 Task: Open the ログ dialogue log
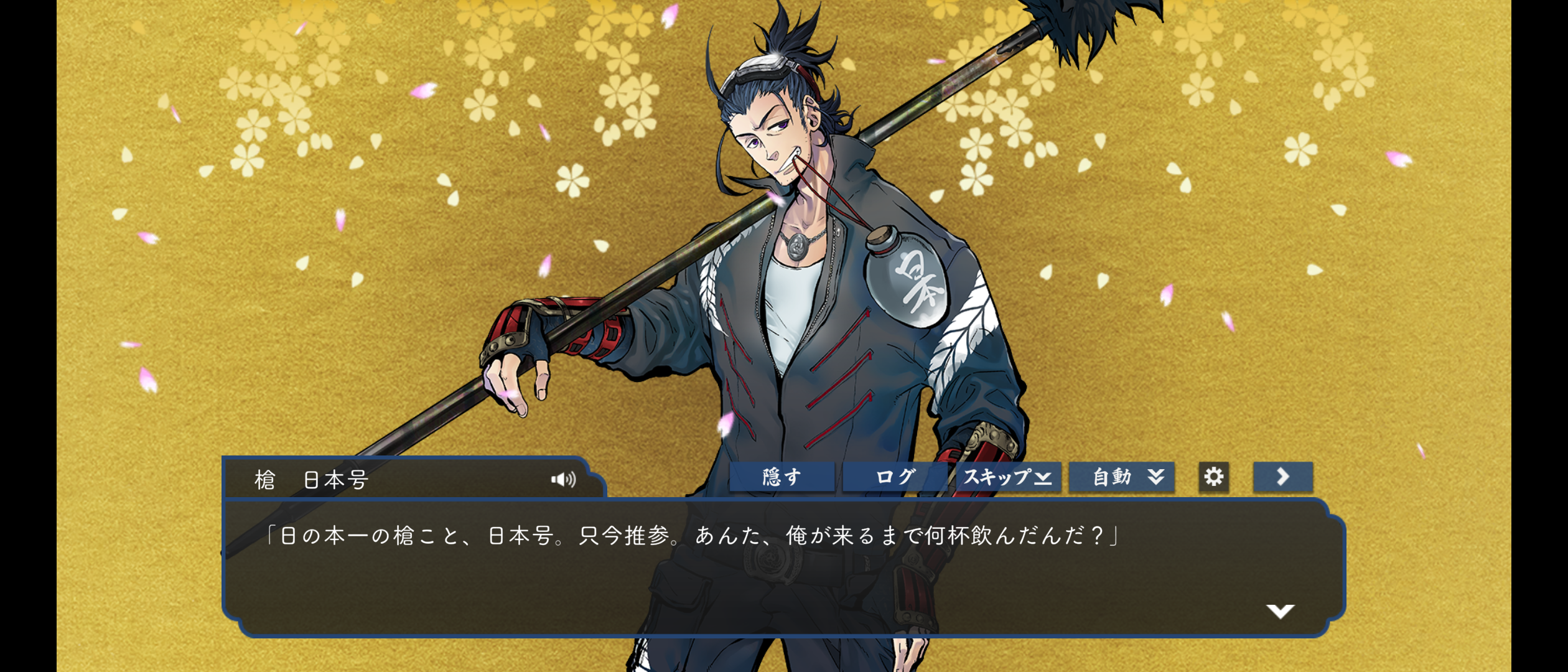point(895,477)
